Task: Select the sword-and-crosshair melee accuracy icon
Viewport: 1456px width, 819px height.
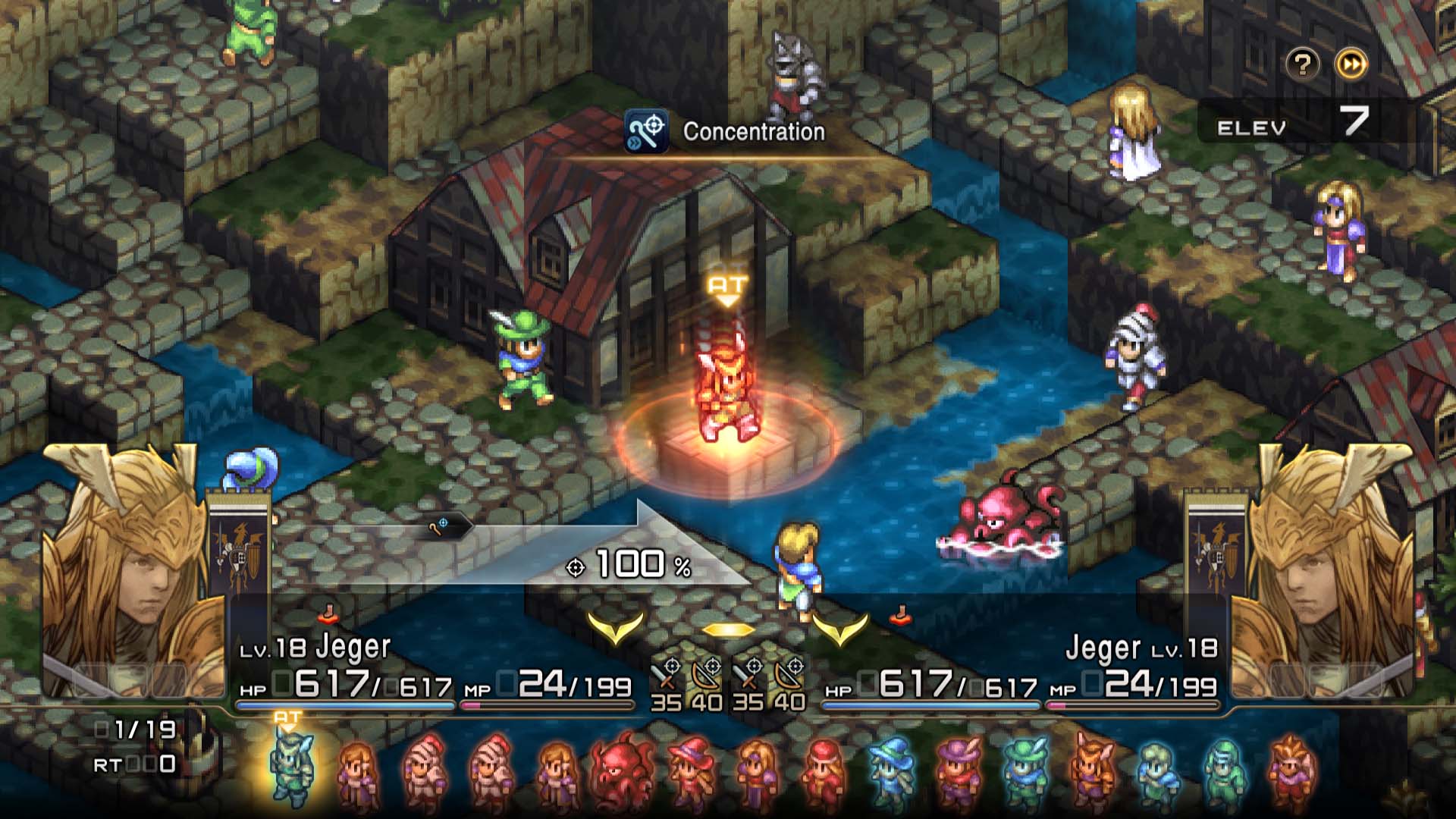Action: point(667,673)
